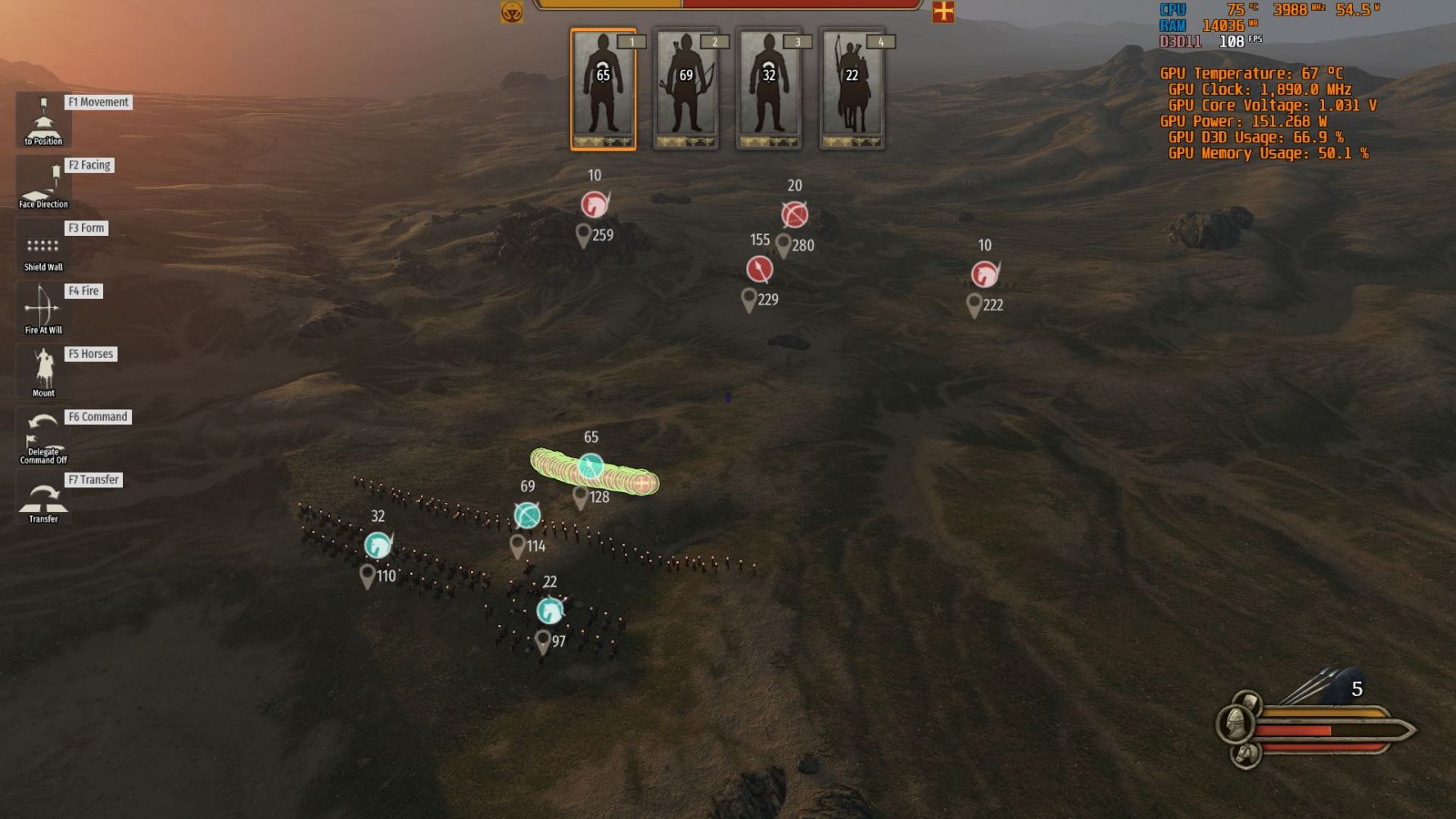Image resolution: width=1456 pixels, height=819 pixels.
Task: Select the highlighted 65-troop infantry marker
Action: click(x=590, y=467)
